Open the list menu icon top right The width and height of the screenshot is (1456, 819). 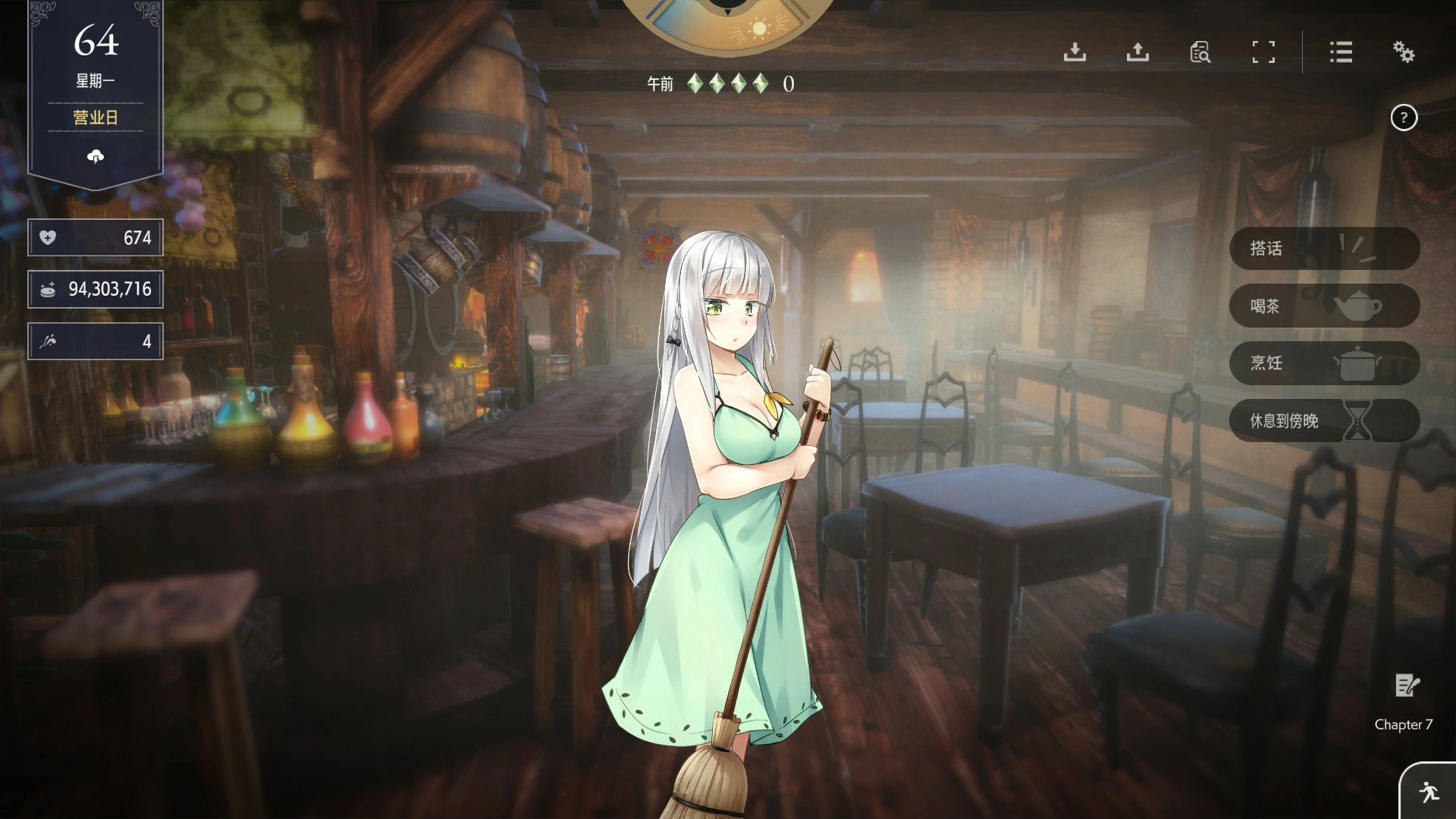1341,52
